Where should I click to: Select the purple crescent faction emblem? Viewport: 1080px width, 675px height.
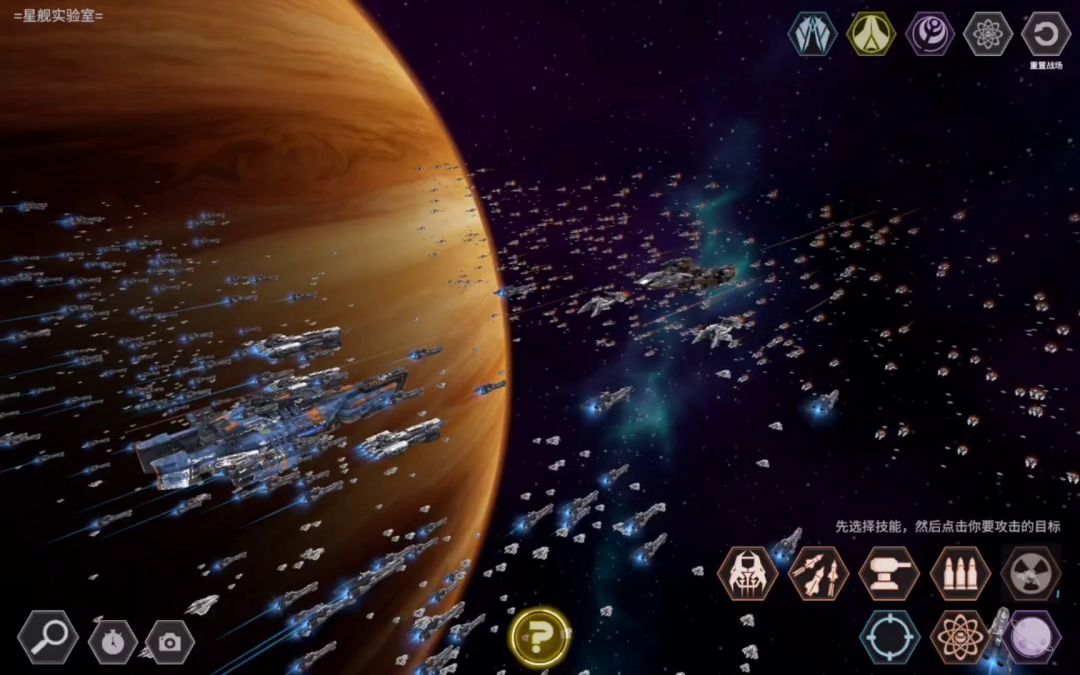[930, 34]
